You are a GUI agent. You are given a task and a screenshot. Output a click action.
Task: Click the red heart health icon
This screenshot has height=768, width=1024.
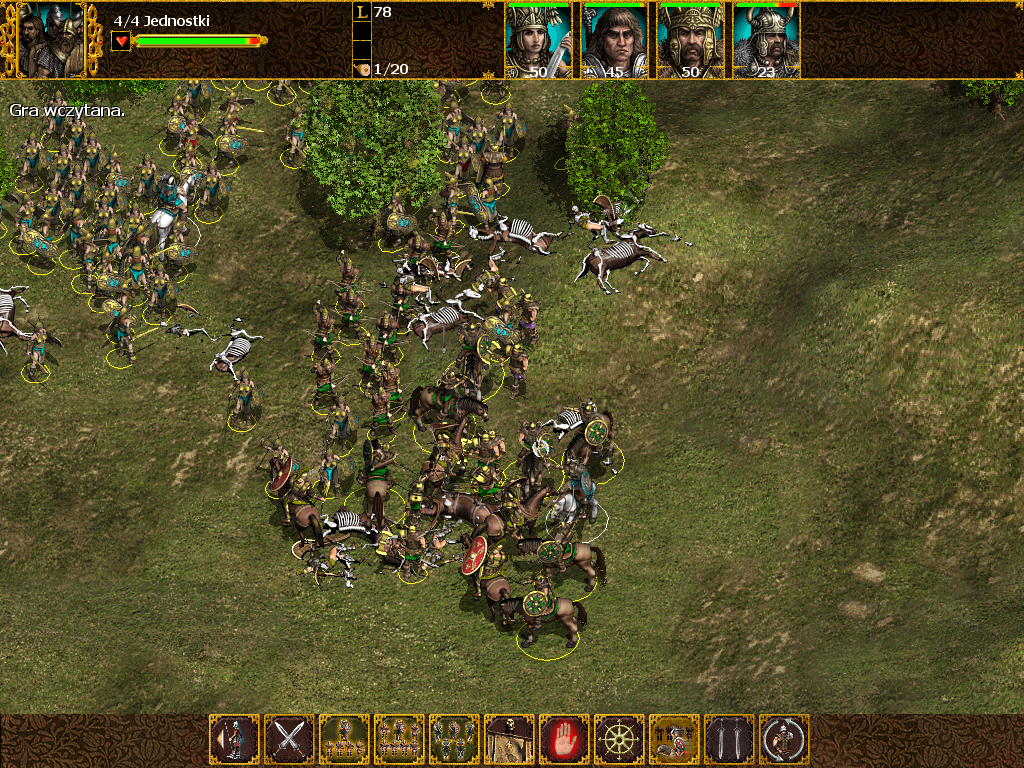point(121,41)
